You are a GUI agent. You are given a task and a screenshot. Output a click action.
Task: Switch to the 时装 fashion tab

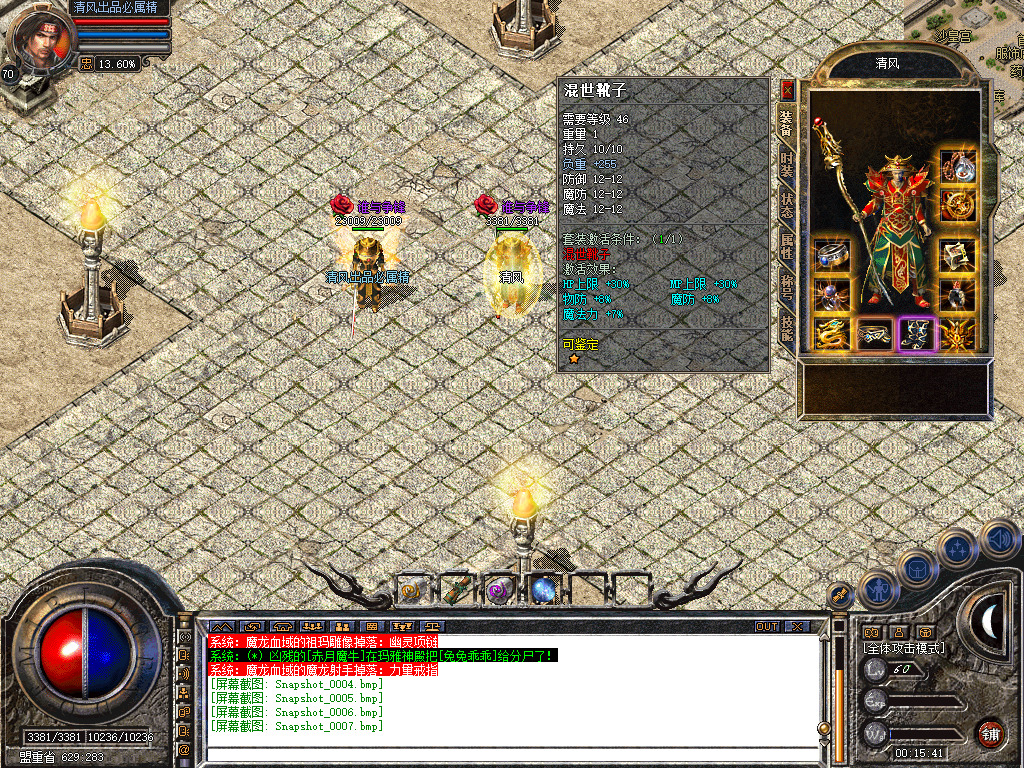[787, 163]
